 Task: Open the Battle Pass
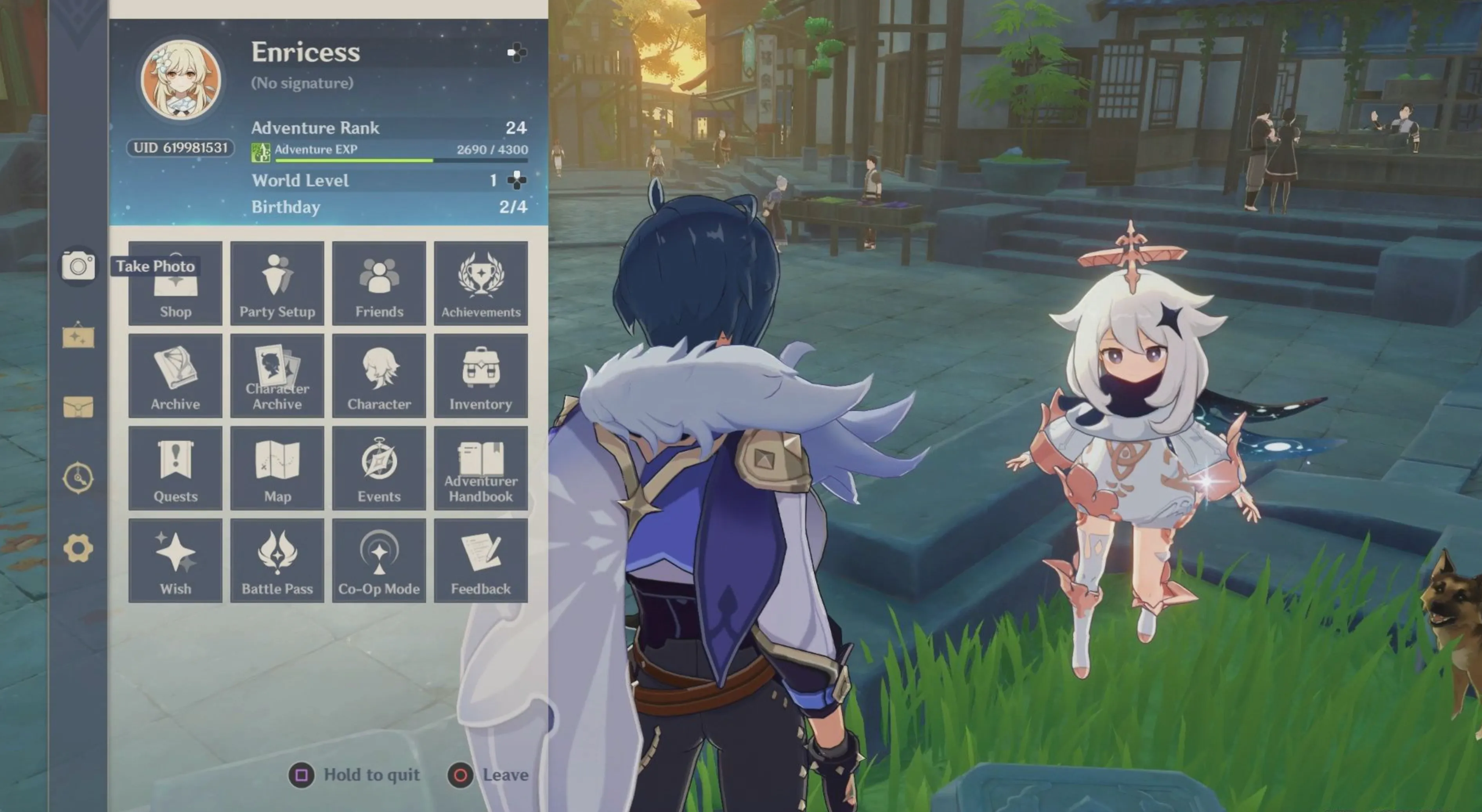(x=277, y=561)
